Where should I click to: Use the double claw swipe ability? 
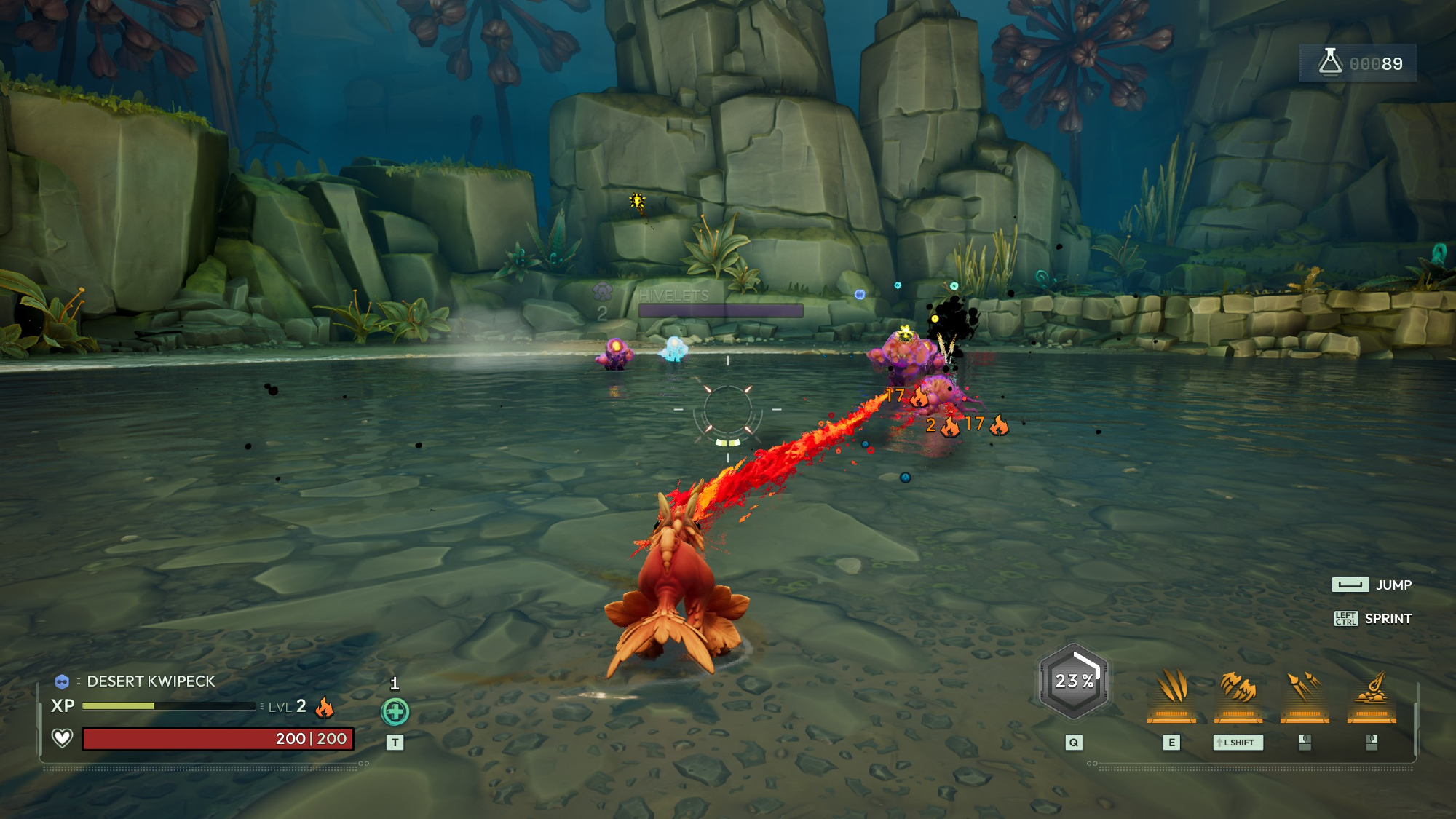[x=1238, y=689]
